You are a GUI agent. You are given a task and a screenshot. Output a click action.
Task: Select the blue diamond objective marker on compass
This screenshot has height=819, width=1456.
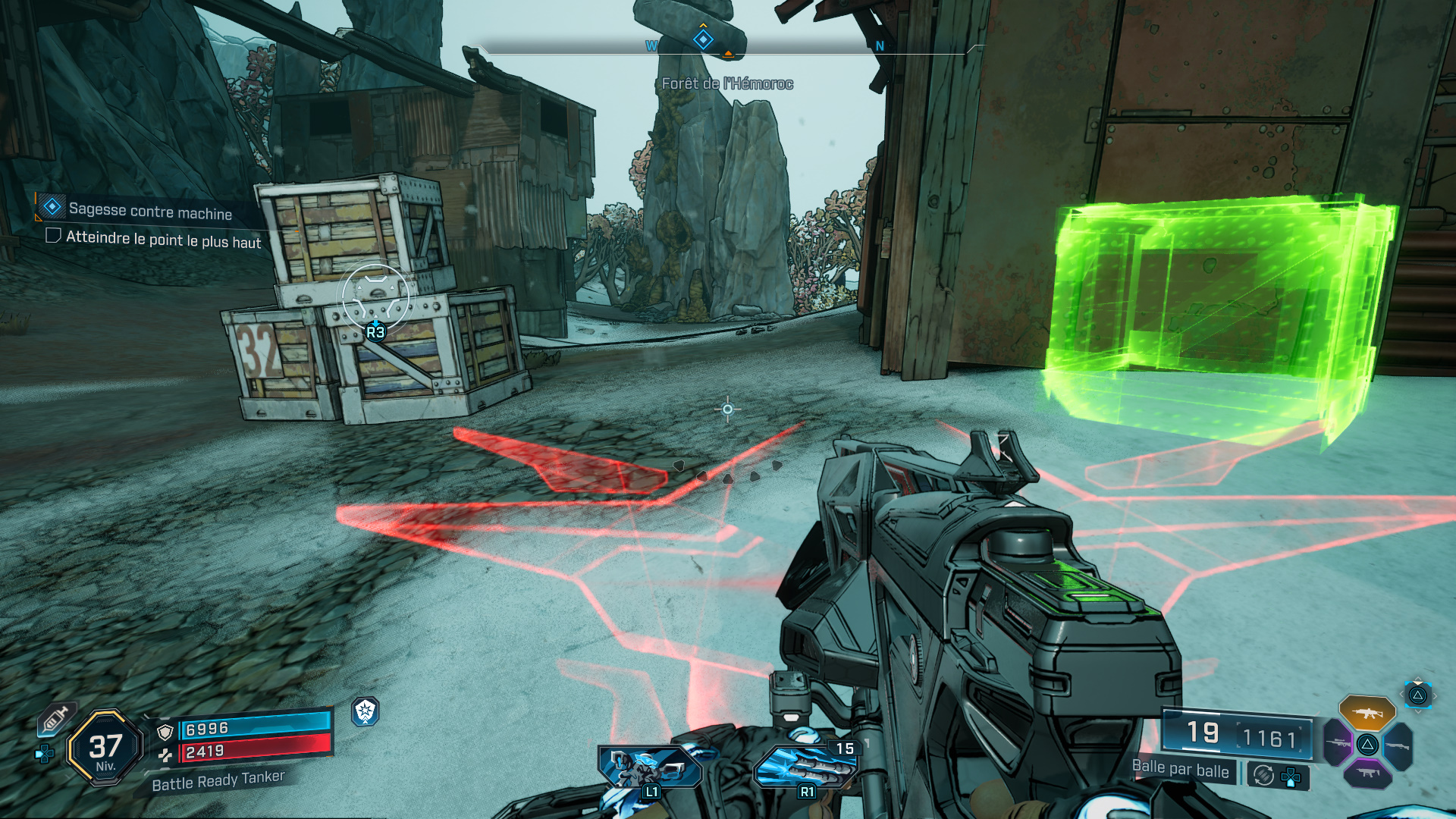tap(703, 39)
